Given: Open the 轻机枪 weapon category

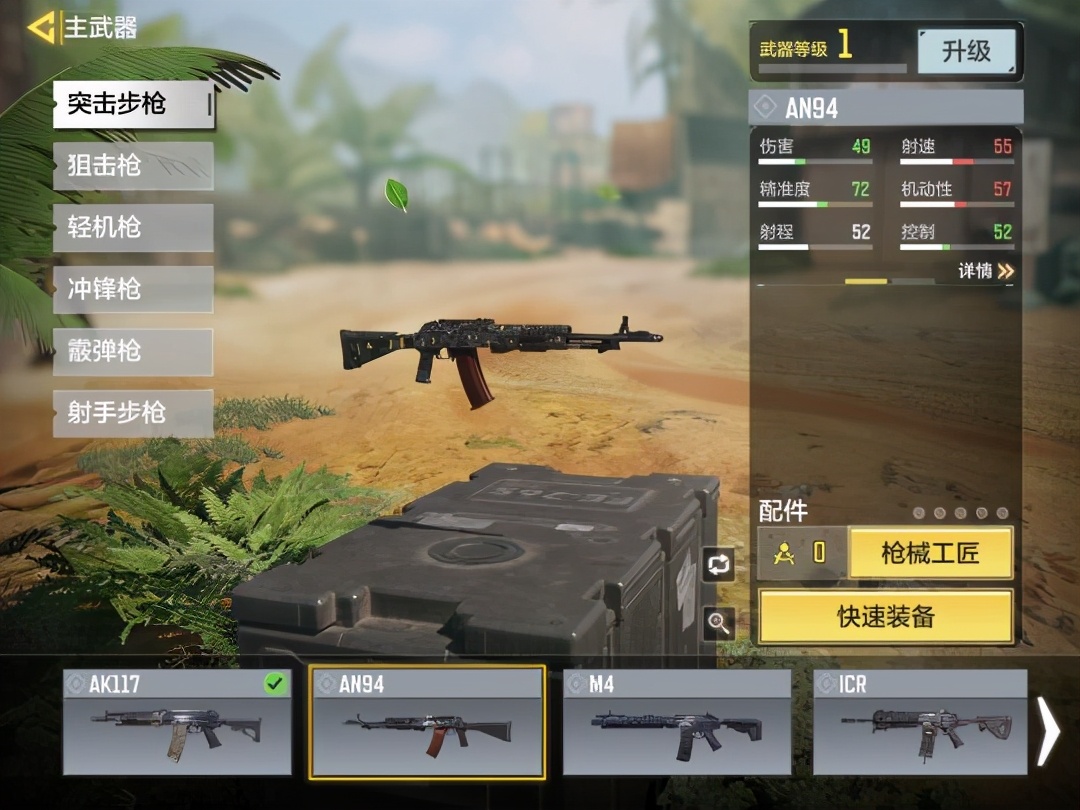Looking at the screenshot, I should (x=133, y=228).
